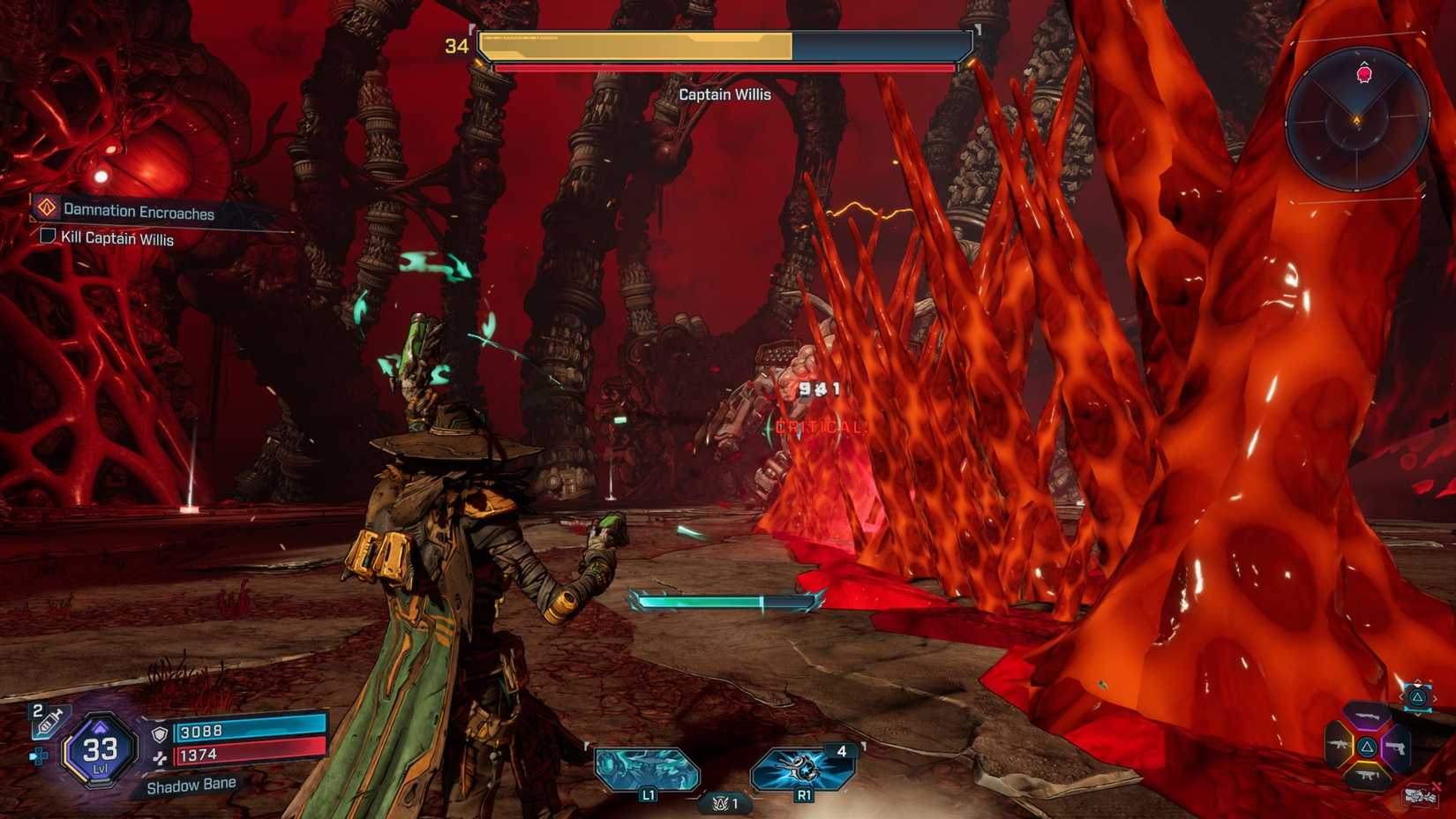Select the assault rifle weapon slot
Screen dimensions: 1456x819
(x=1340, y=744)
